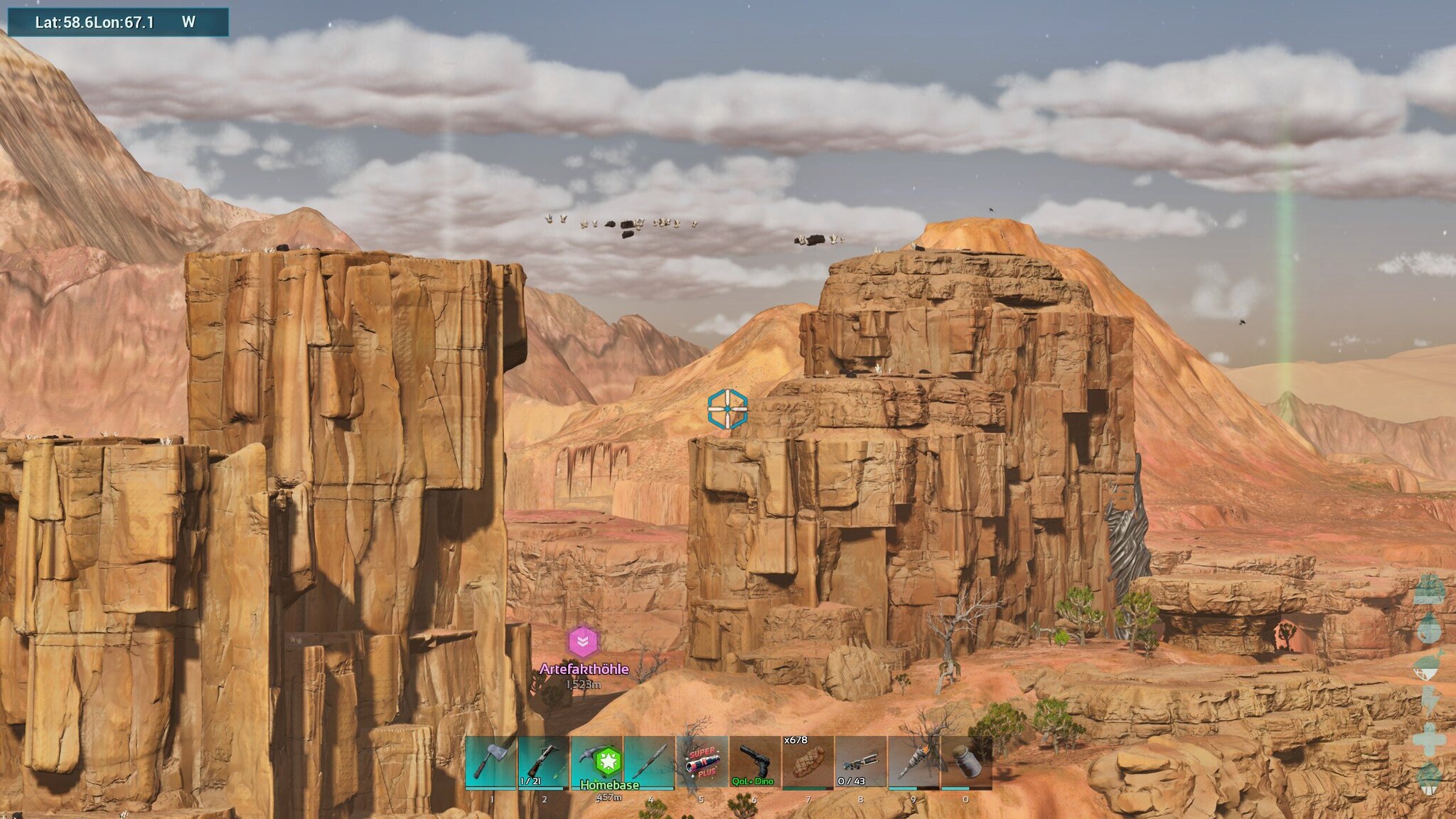Equip the gun showing 0 / 43 ammo
The image size is (1456, 819).
pyautogui.click(x=860, y=762)
